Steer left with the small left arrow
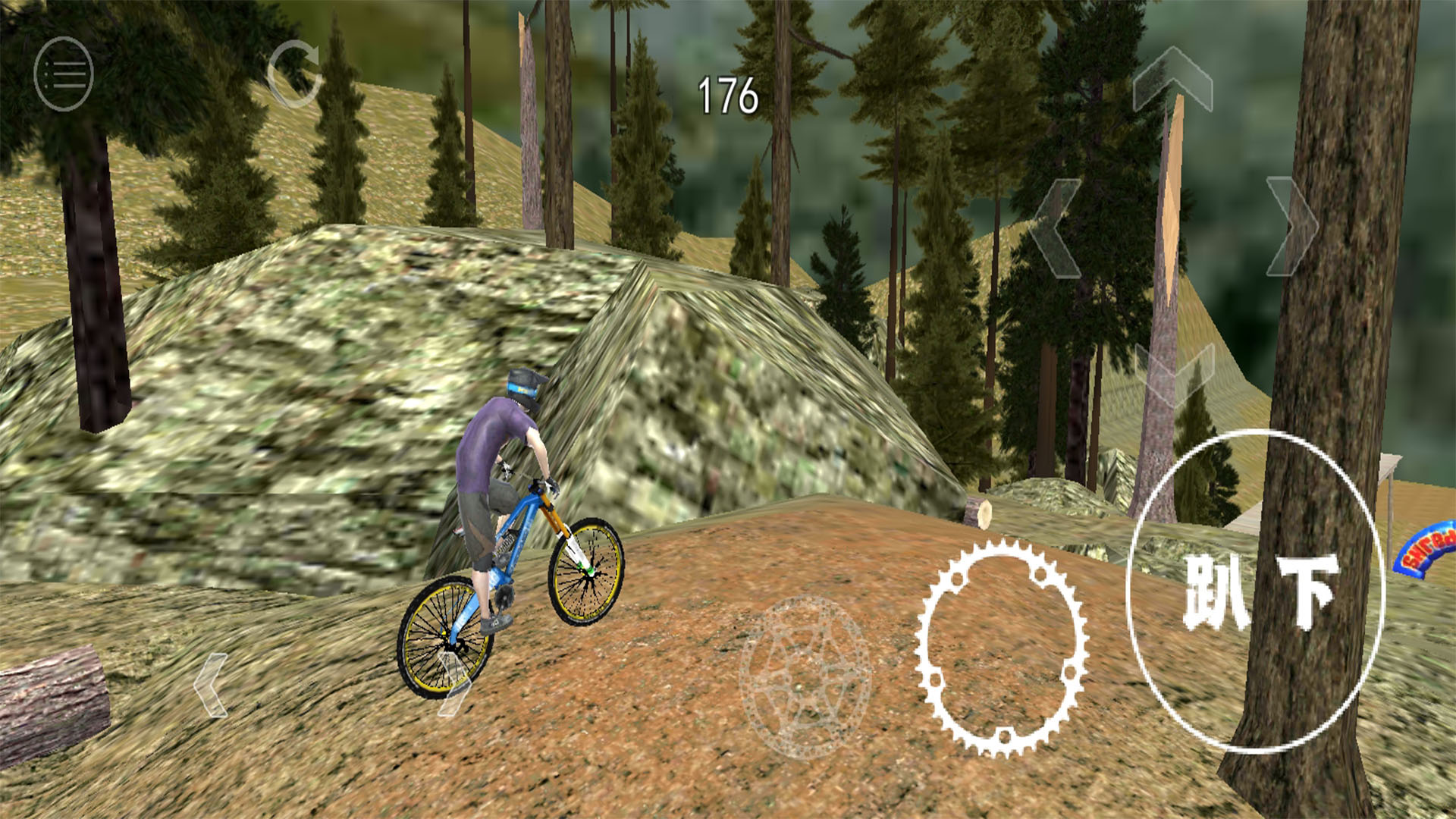Viewport: 1456px width, 819px height. pyautogui.click(x=212, y=685)
